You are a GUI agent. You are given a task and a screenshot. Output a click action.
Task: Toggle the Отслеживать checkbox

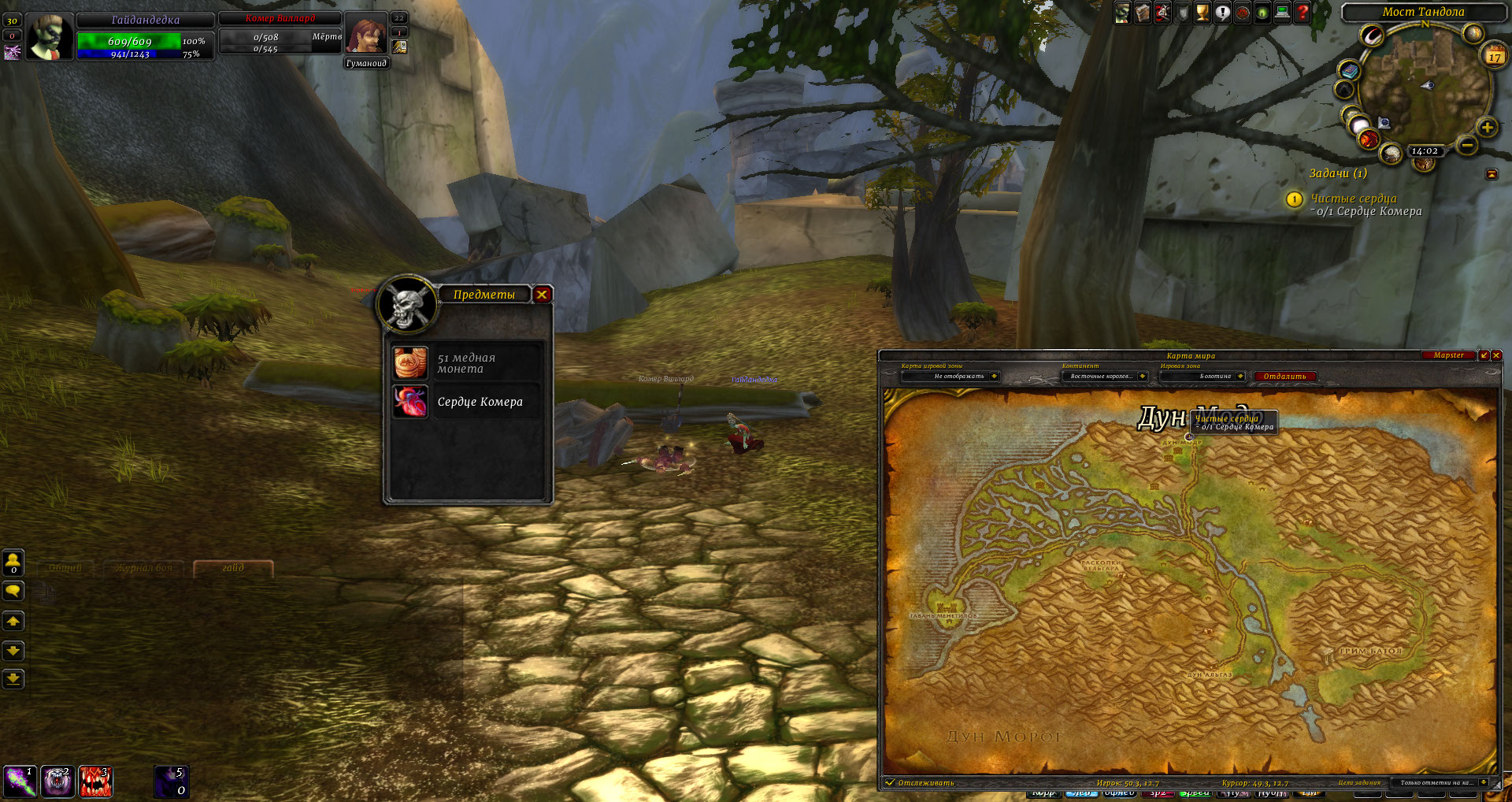click(891, 782)
